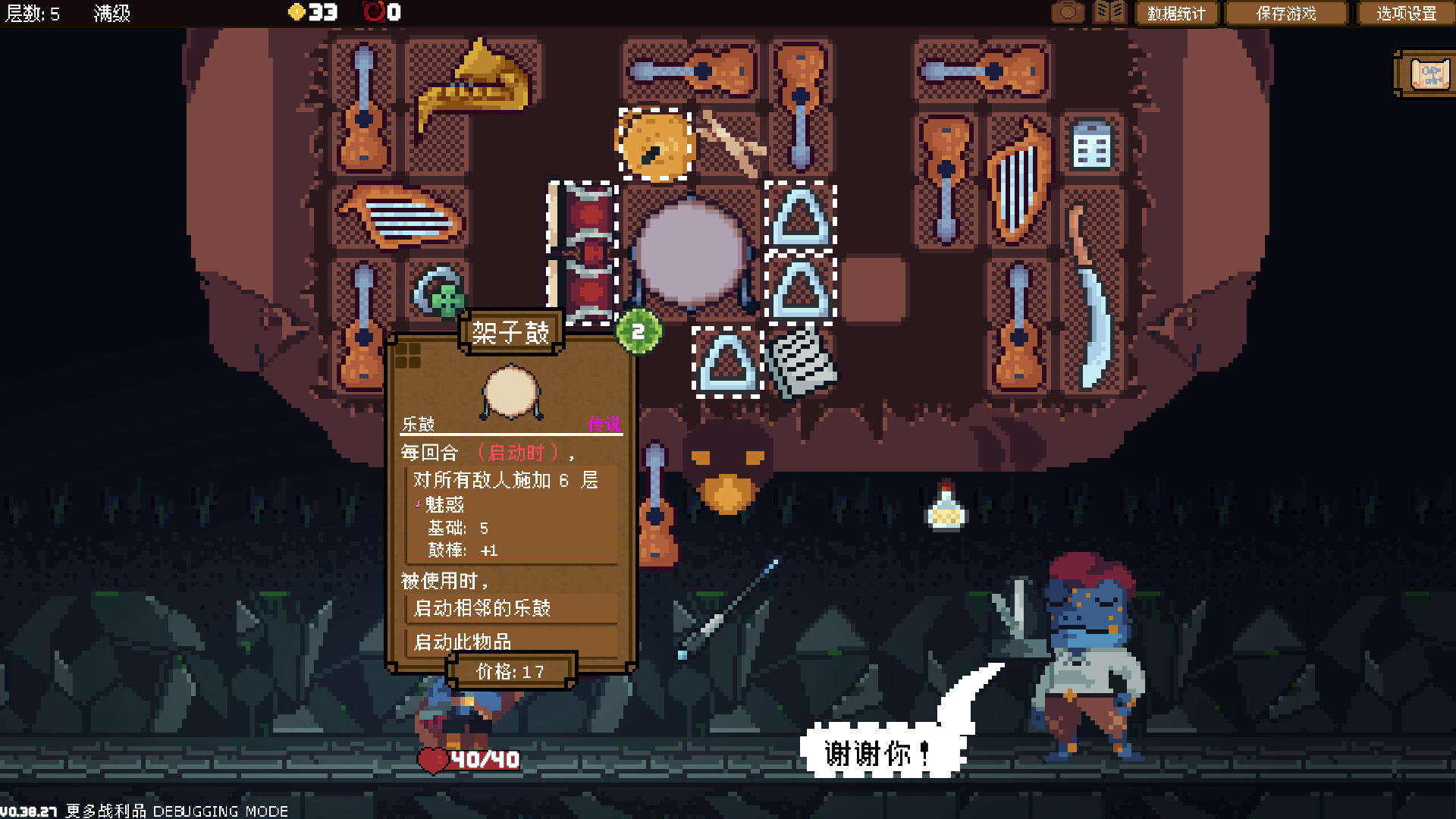The image size is (1456, 819).
Task: Select the harmonica item on the left
Action: pyautogui.click(x=402, y=220)
